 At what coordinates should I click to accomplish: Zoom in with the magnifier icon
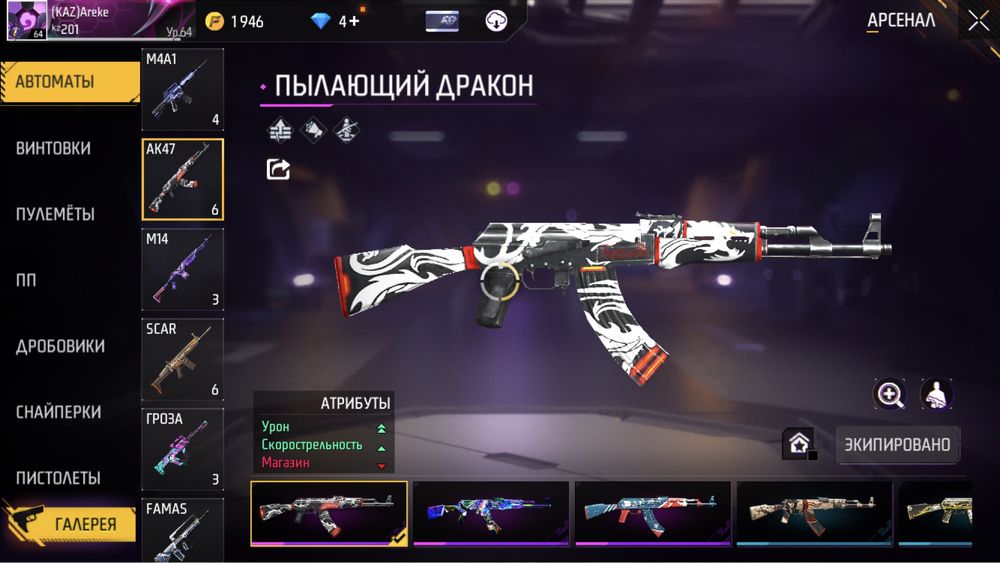coord(889,394)
